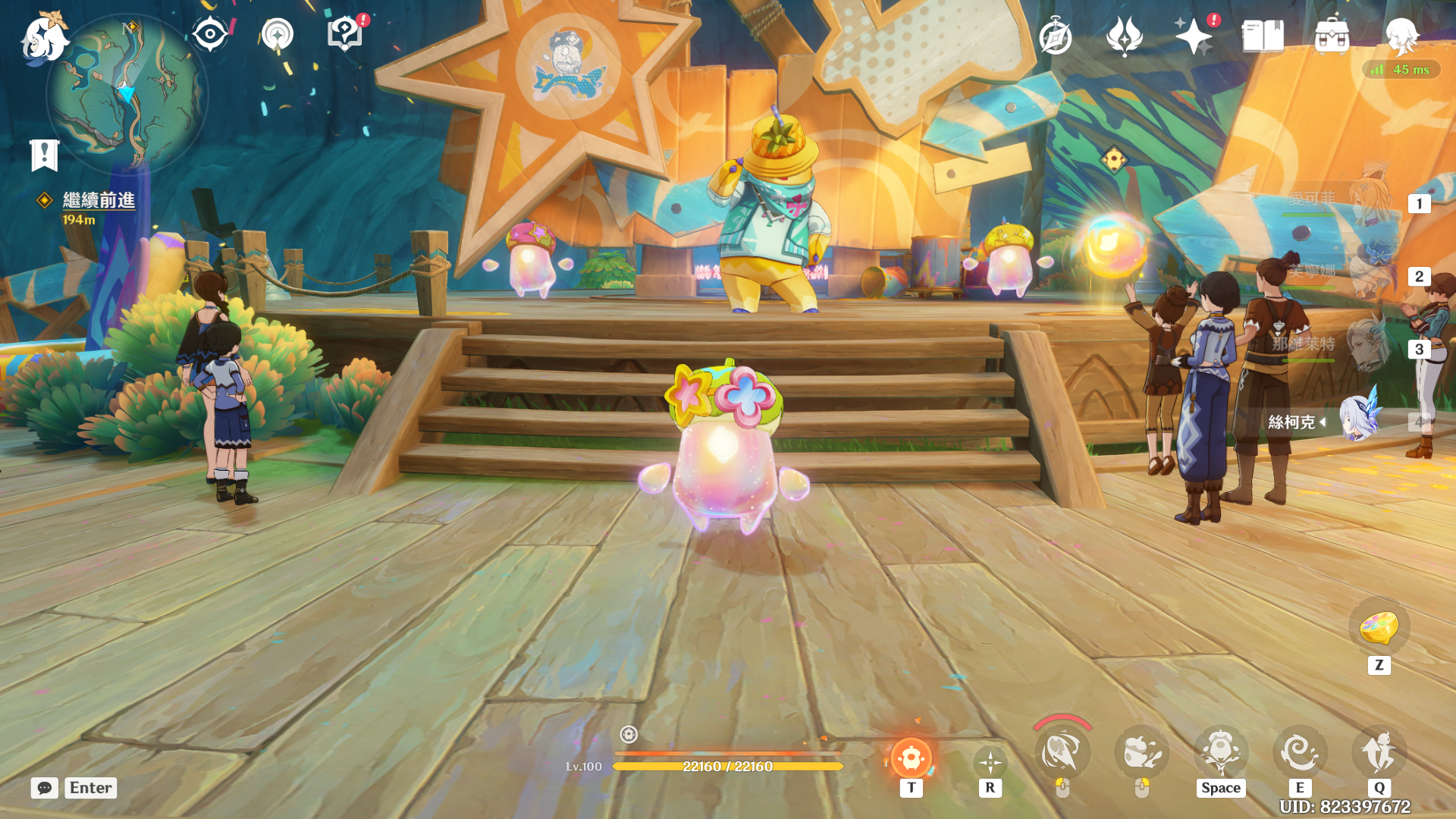Trigger the Space jump skill icon

1220,752
